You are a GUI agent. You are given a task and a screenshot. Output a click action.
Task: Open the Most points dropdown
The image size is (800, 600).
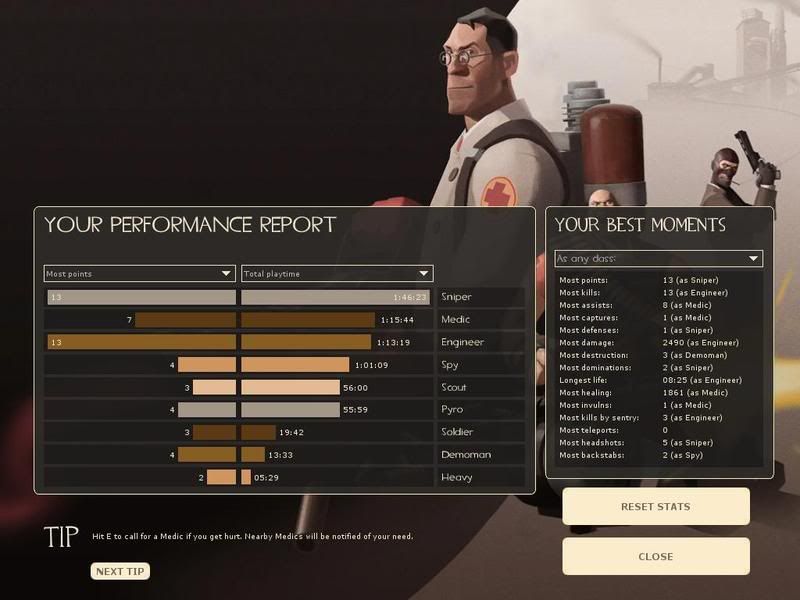tap(140, 273)
